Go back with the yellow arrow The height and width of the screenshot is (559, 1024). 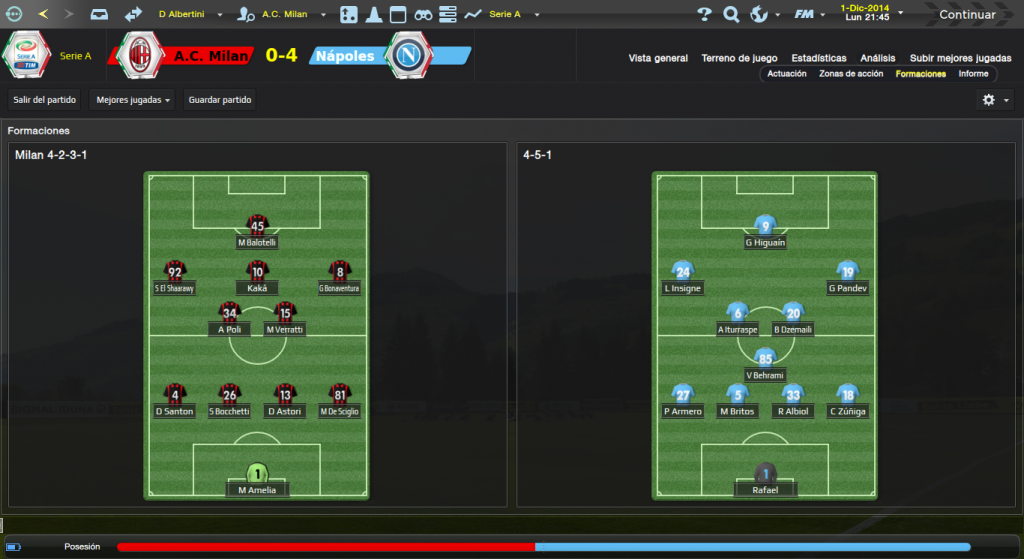point(42,14)
